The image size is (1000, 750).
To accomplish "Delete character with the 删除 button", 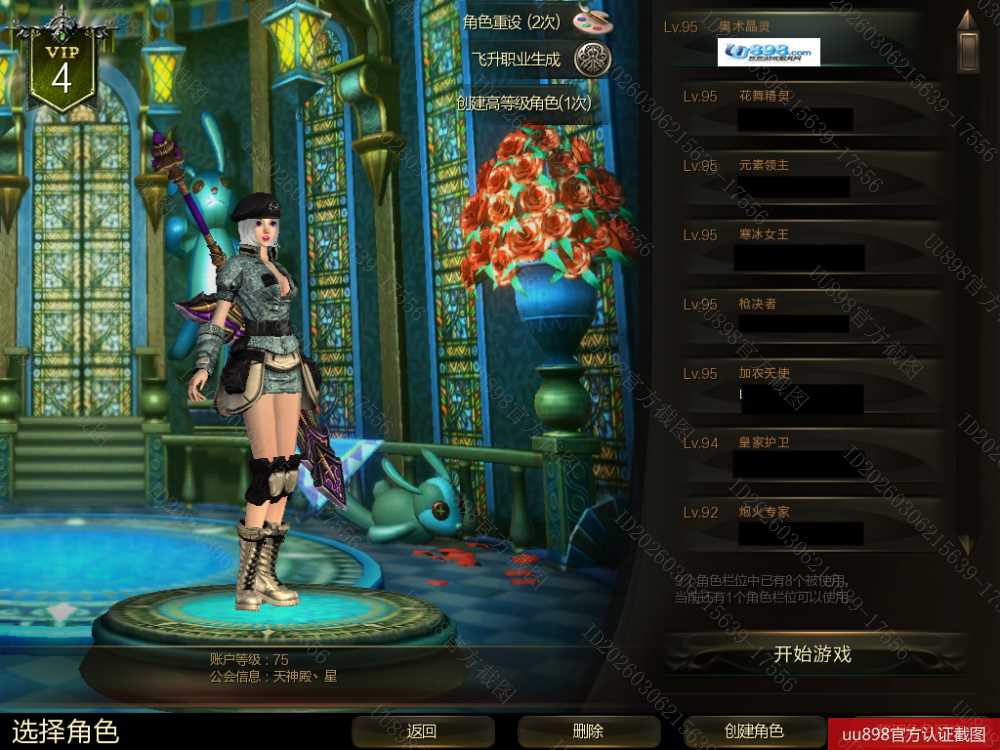I will (588, 731).
